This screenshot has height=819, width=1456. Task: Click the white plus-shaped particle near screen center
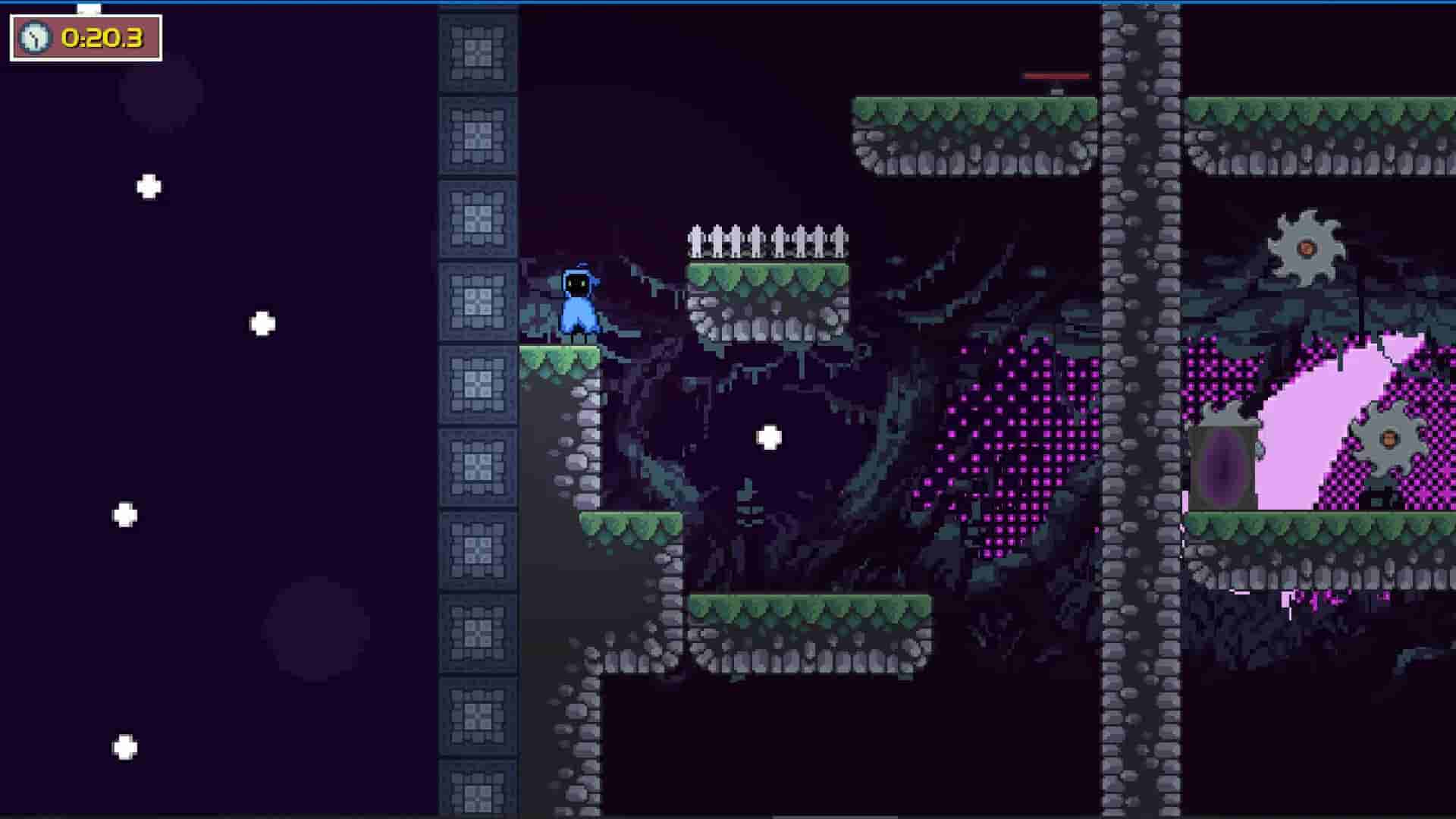click(770, 437)
